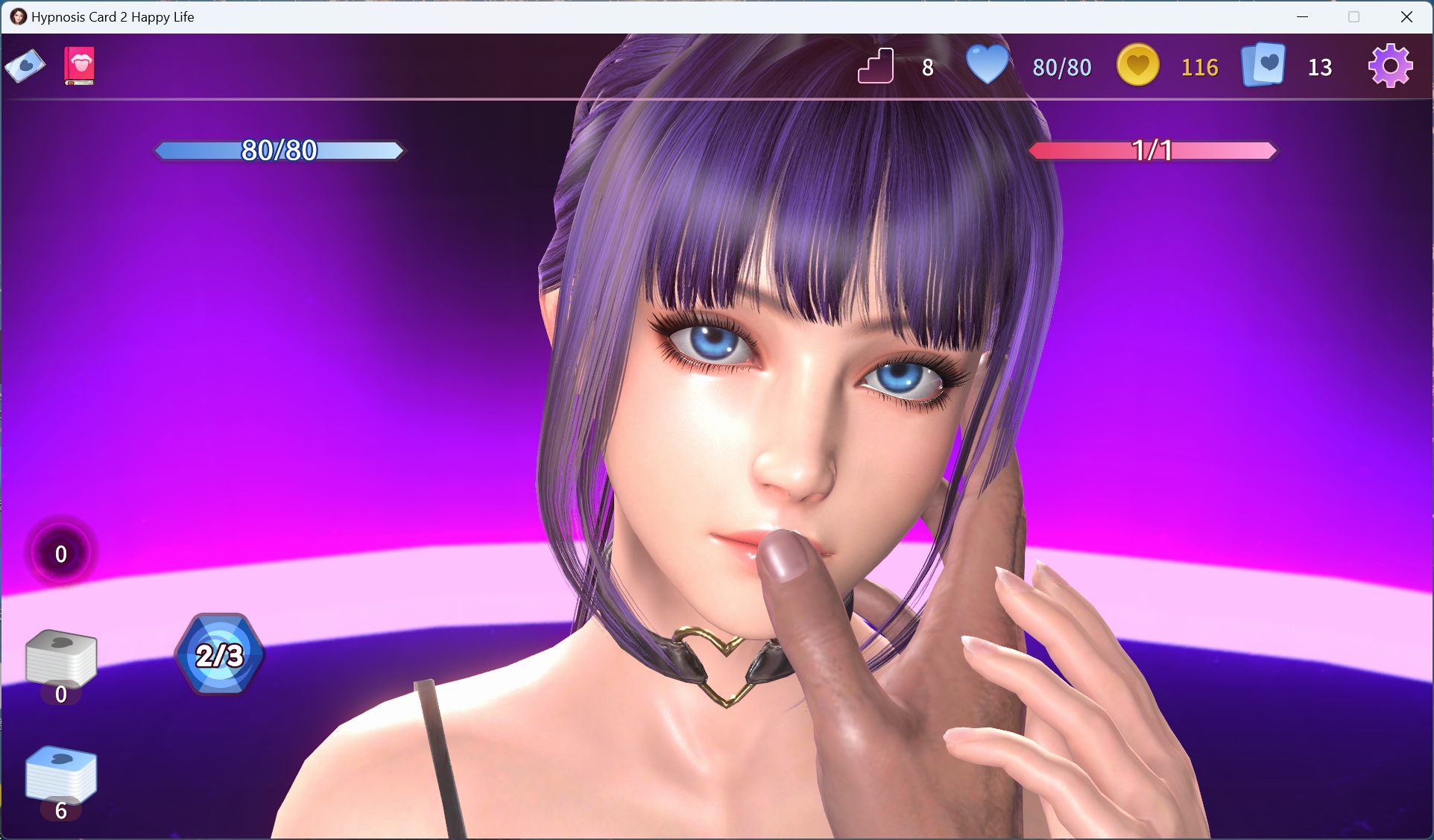Click the blue card icon in top-left corner
Viewport: 1434px width, 840px height.
(x=25, y=66)
